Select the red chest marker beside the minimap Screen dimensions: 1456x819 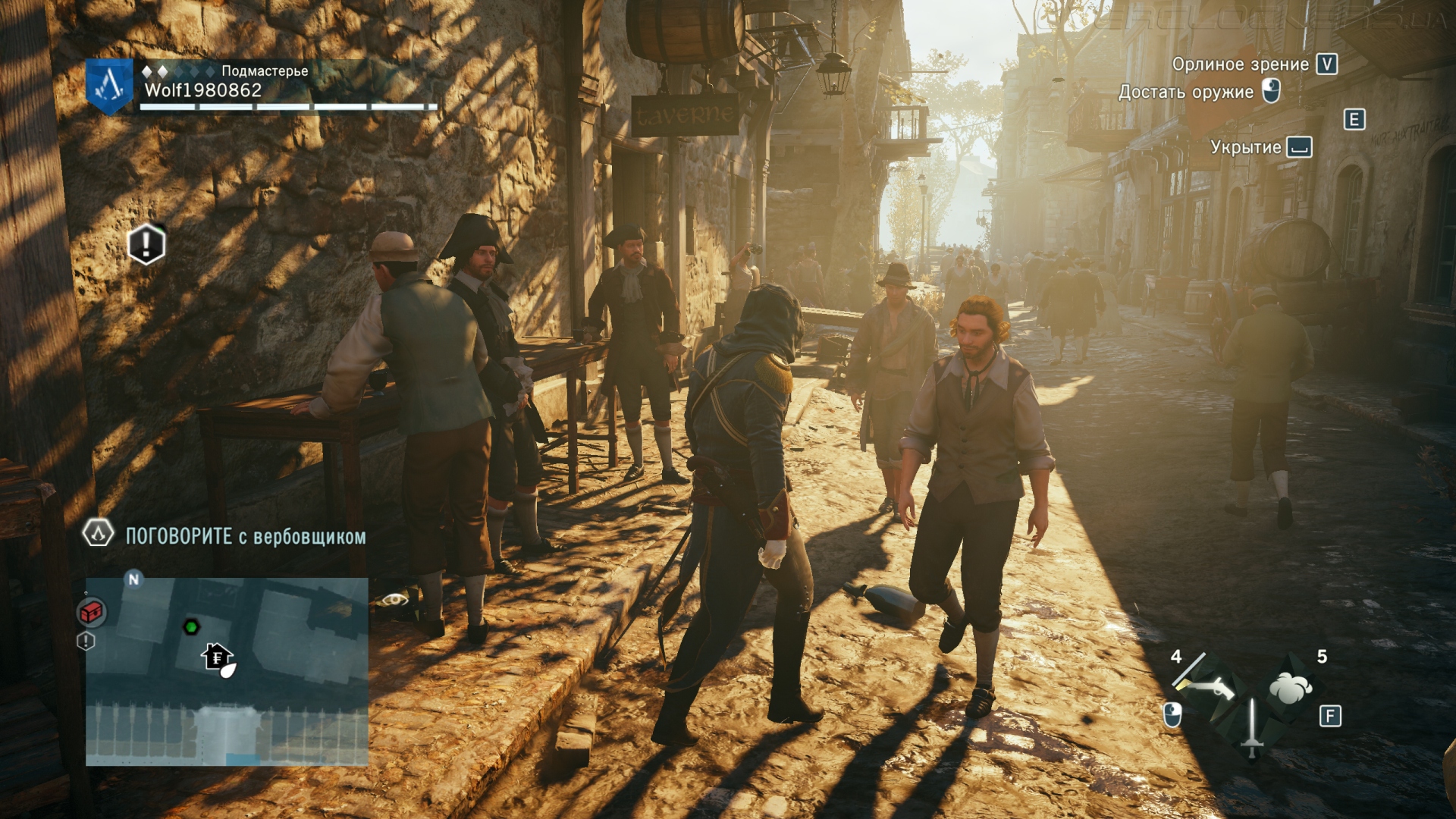tap(92, 611)
